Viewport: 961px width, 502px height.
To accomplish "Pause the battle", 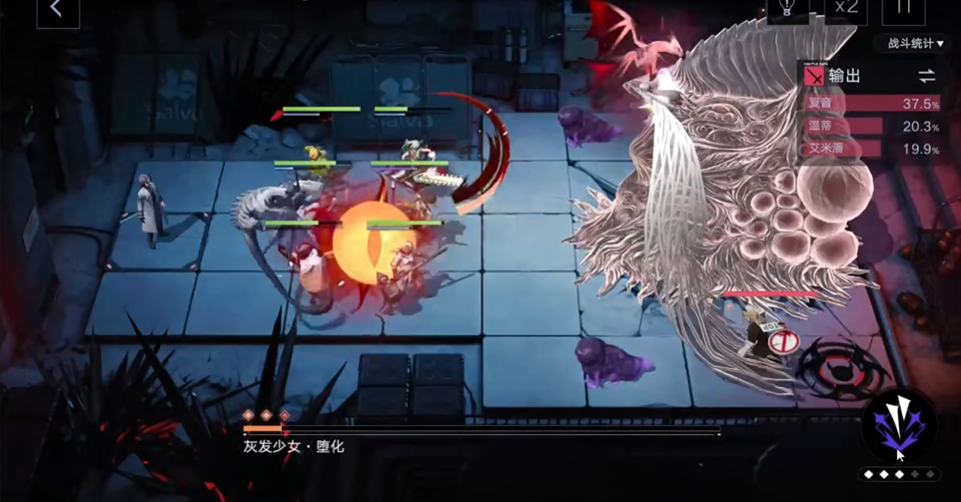I will coord(903,8).
